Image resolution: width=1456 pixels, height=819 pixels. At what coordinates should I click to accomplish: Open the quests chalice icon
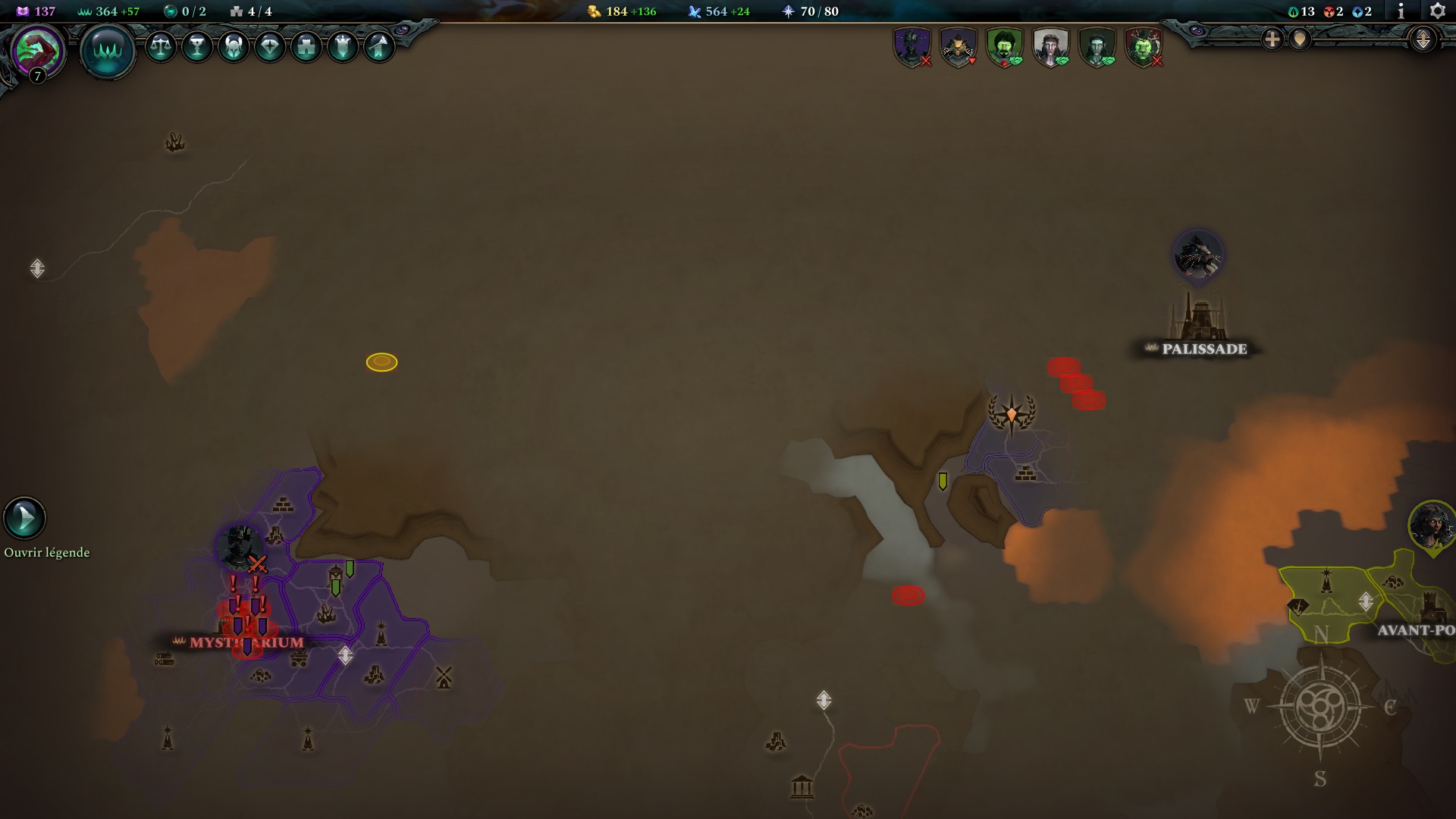coord(197,47)
